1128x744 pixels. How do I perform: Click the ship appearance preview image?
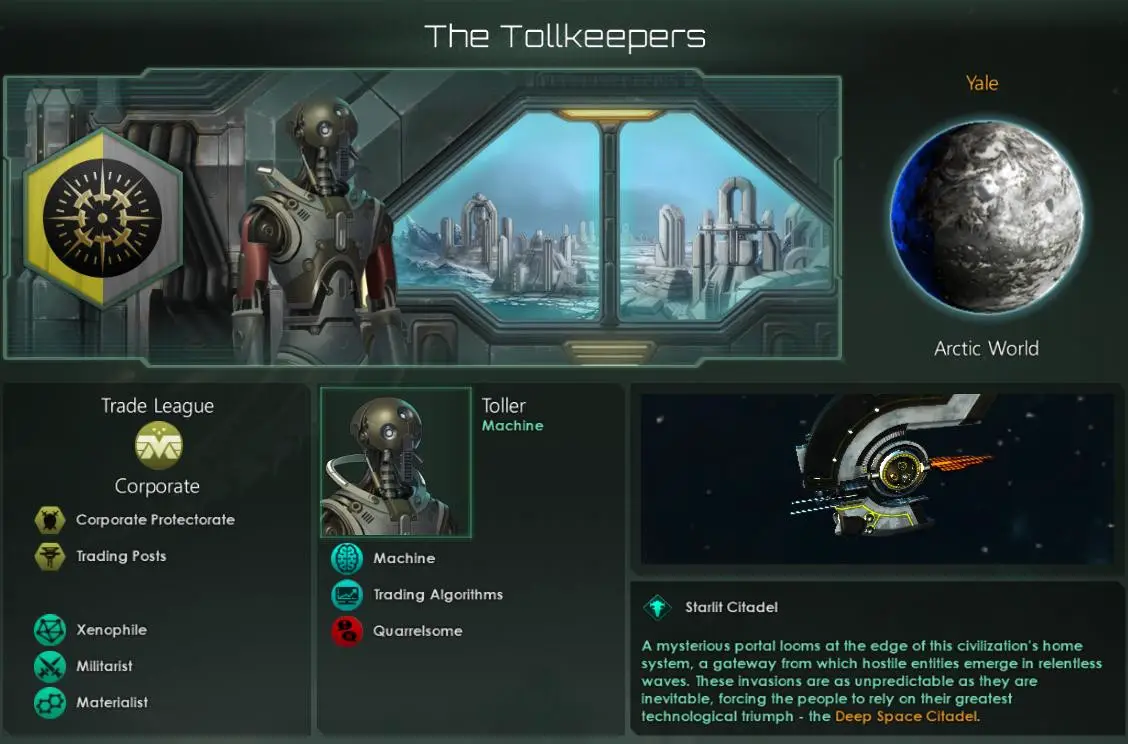(877, 478)
